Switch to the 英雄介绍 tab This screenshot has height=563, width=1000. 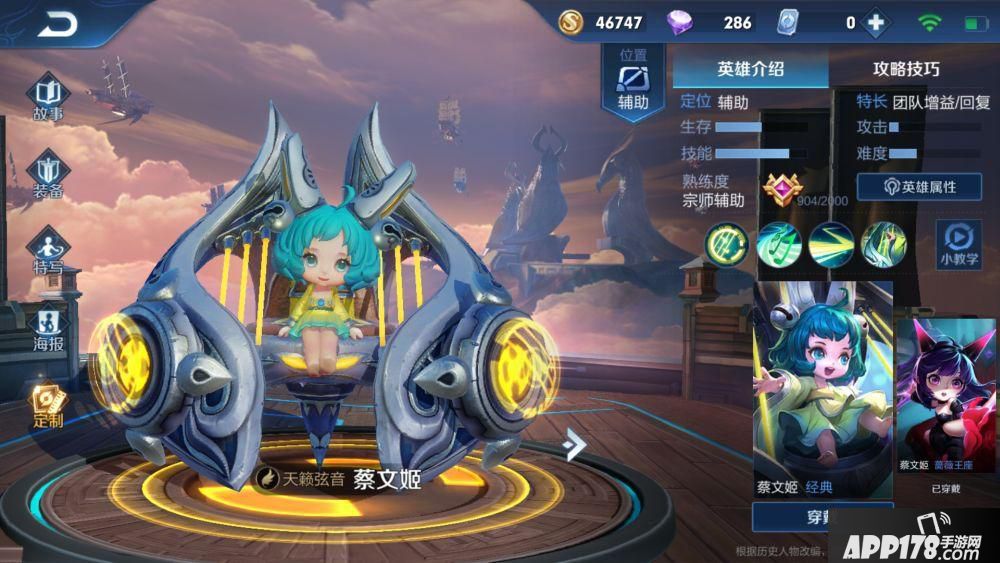[750, 69]
